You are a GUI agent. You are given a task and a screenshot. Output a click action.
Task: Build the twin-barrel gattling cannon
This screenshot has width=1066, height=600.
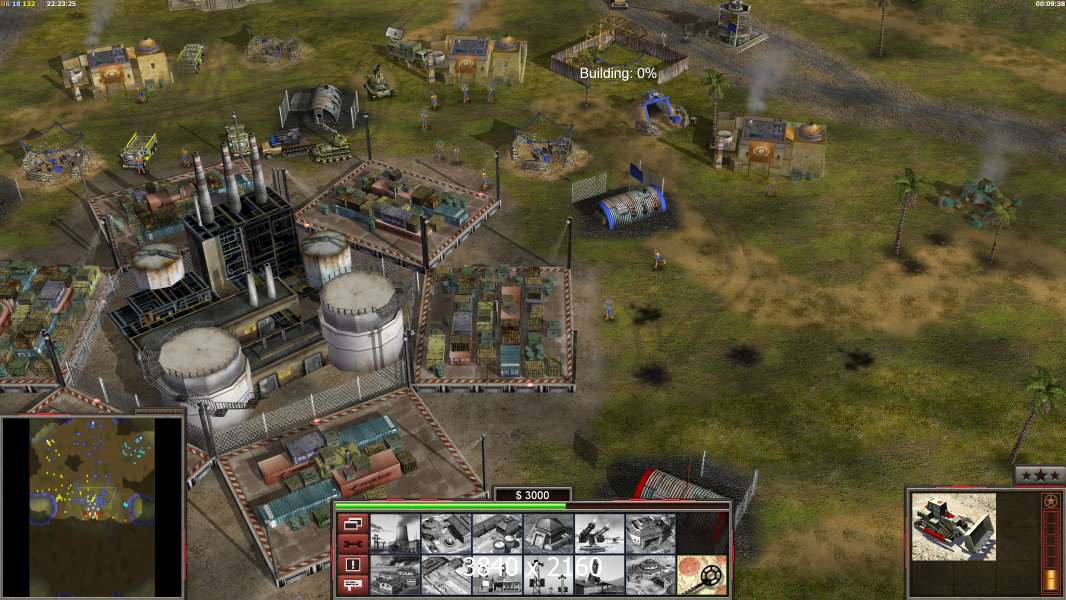tap(599, 534)
